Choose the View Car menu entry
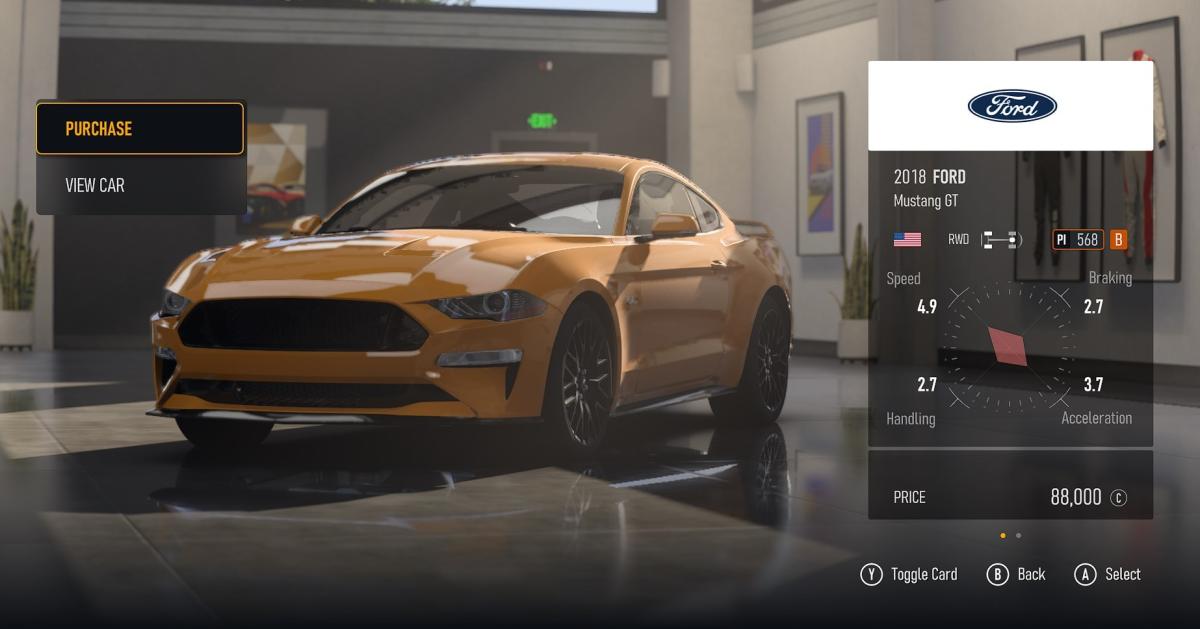This screenshot has width=1200, height=629. [x=140, y=185]
